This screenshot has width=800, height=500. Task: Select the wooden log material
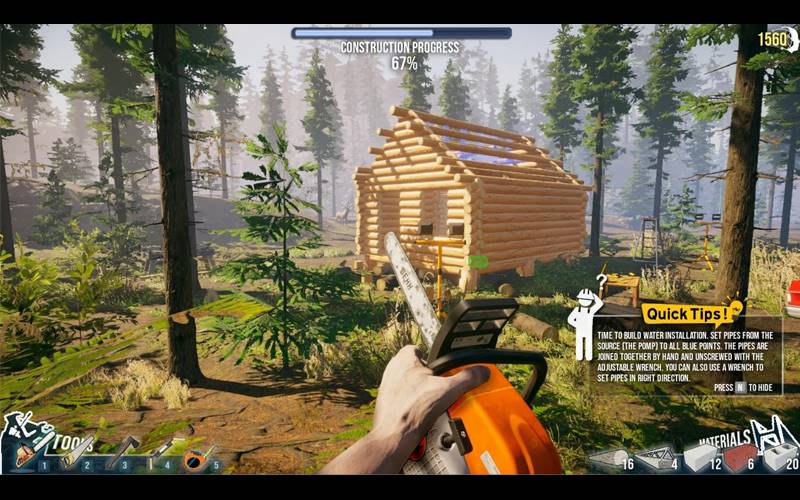(x=608, y=459)
